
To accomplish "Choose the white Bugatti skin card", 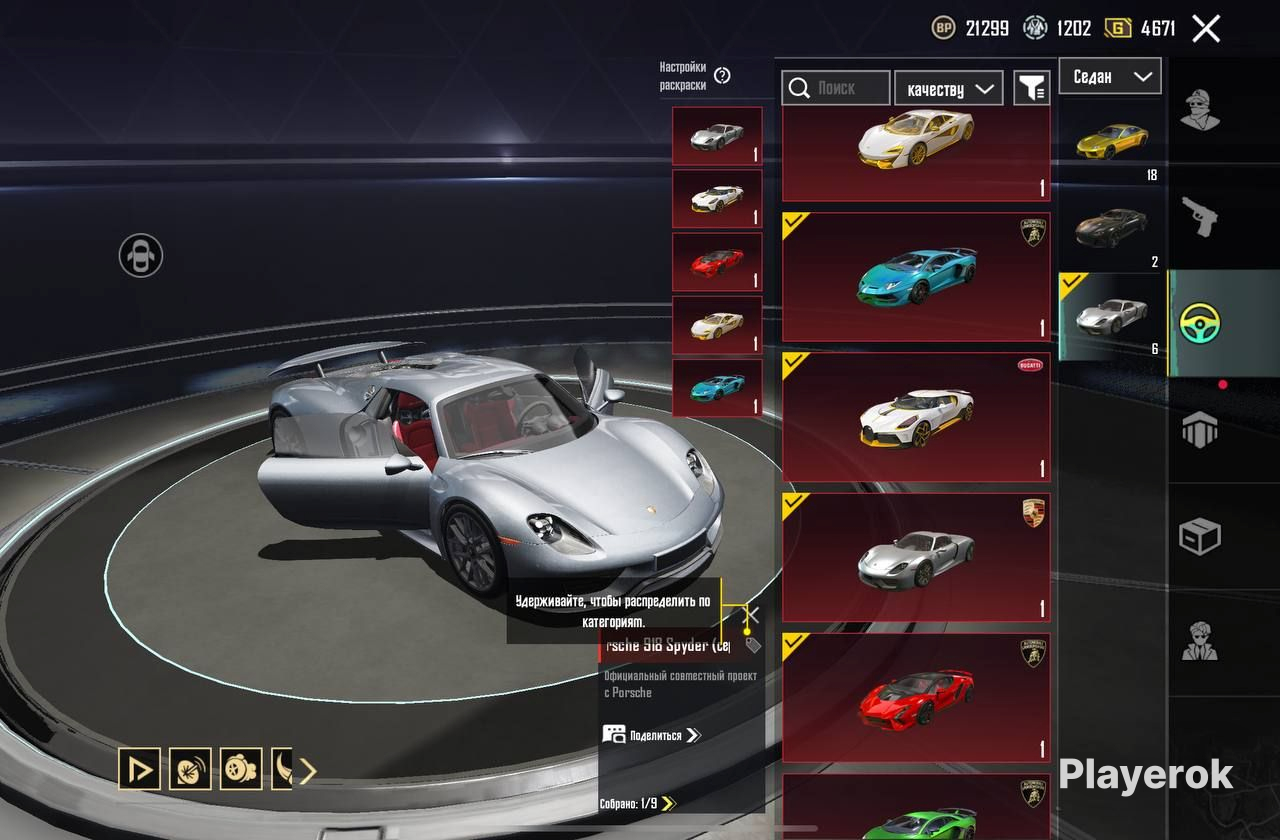I will [x=916, y=417].
